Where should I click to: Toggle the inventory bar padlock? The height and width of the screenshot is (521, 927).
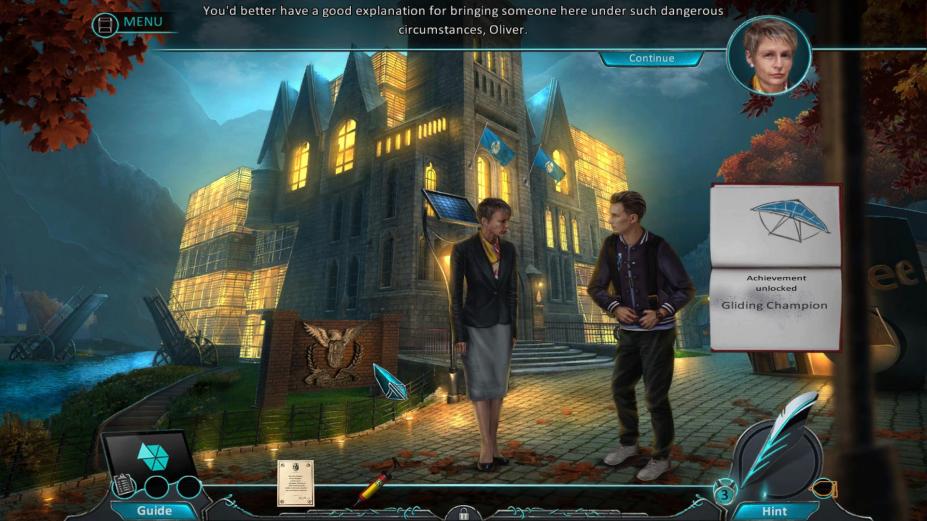click(x=463, y=514)
